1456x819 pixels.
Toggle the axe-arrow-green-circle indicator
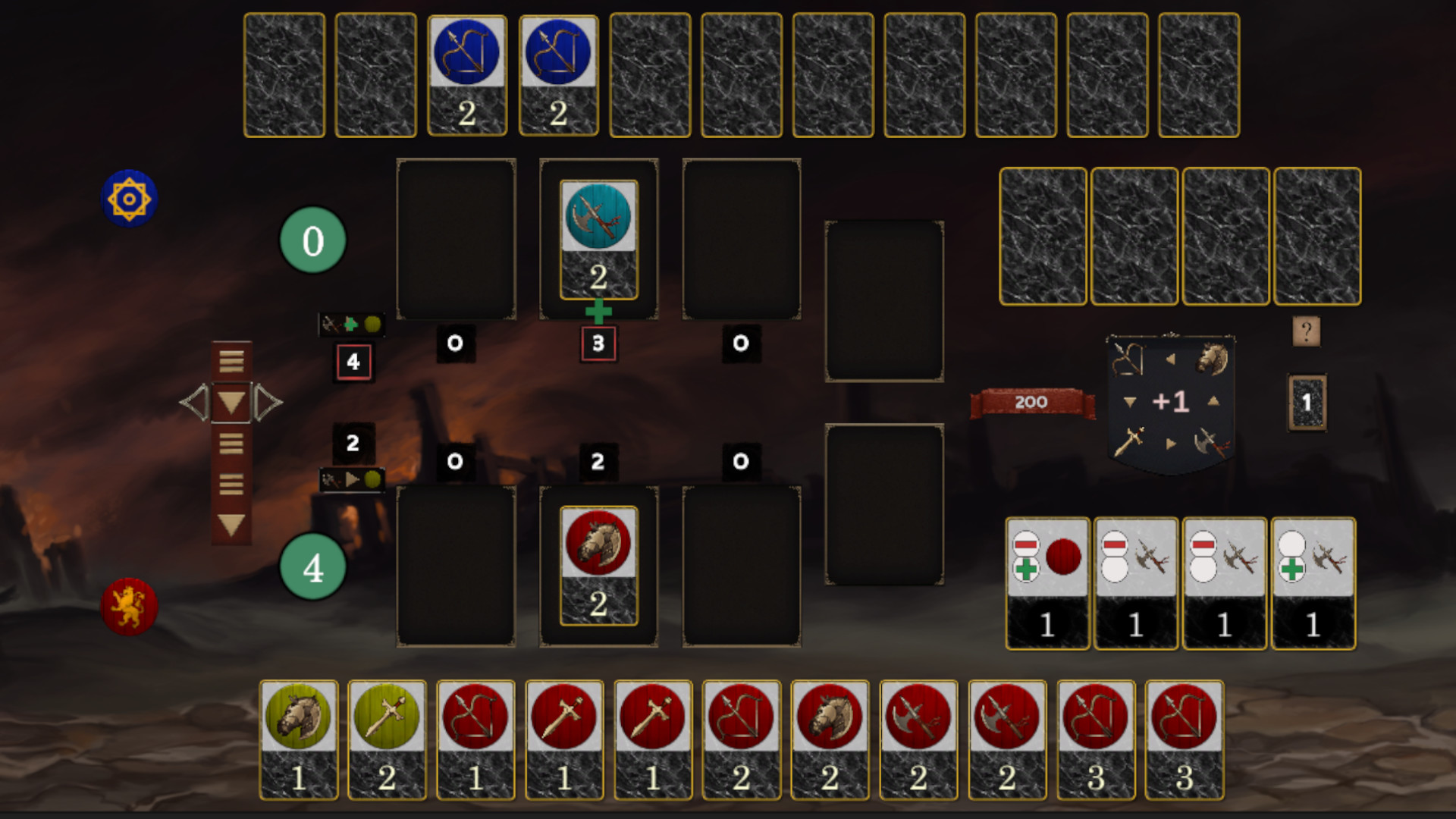(352, 479)
